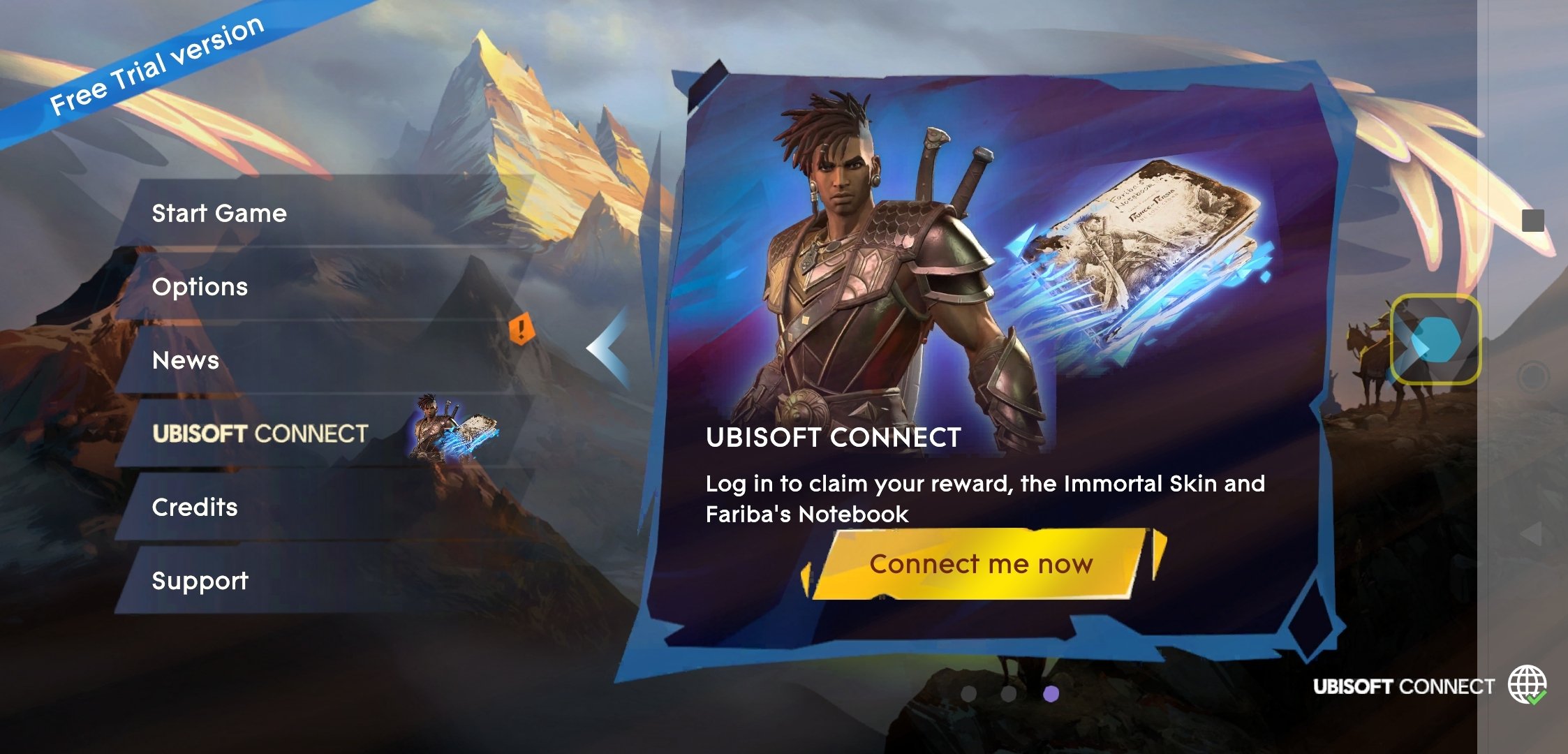Tap the Android recent apps square button
Viewport: 1568px width, 754px height.
[1532, 221]
